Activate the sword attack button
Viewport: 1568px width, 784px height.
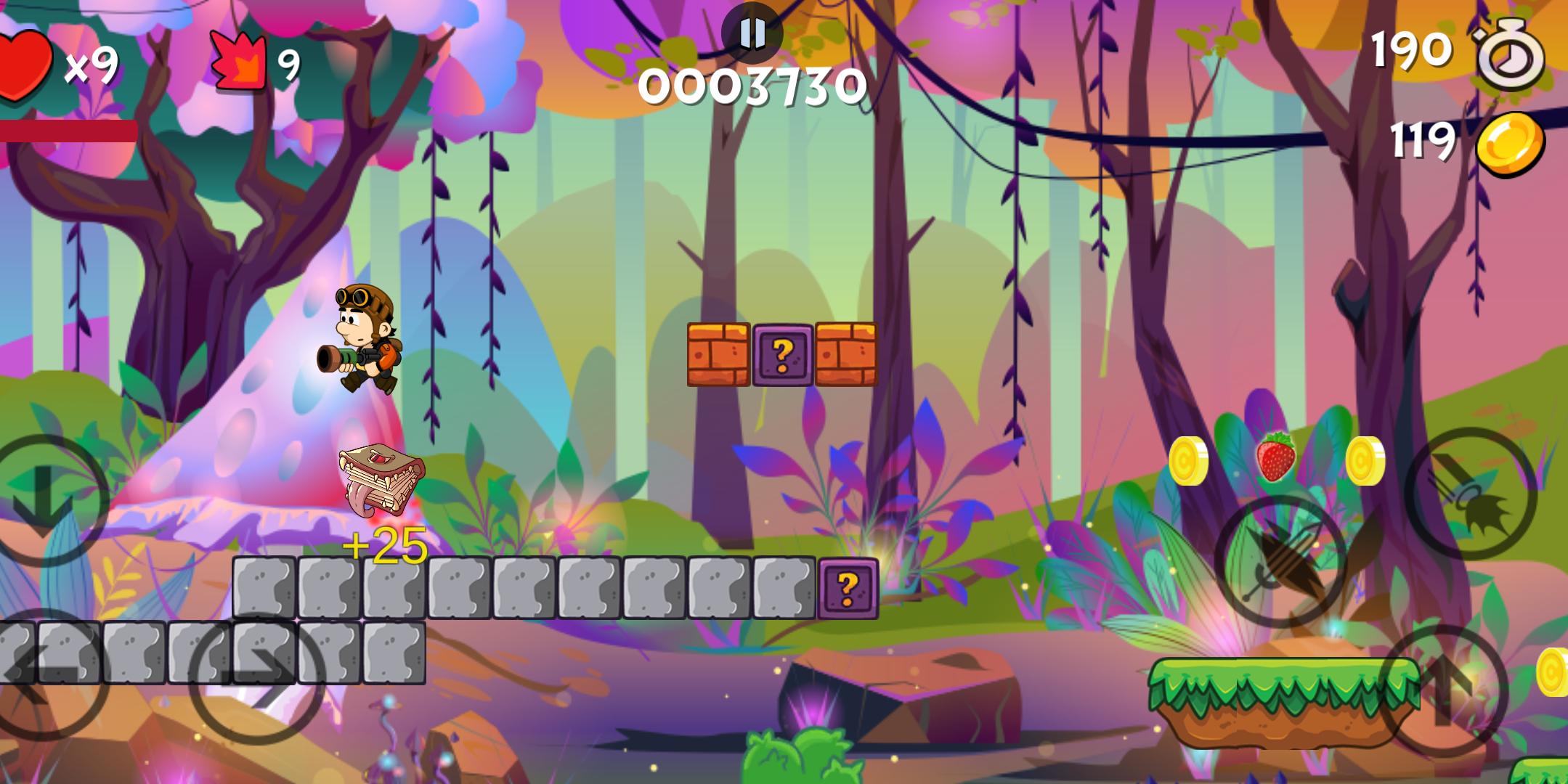[1280, 562]
